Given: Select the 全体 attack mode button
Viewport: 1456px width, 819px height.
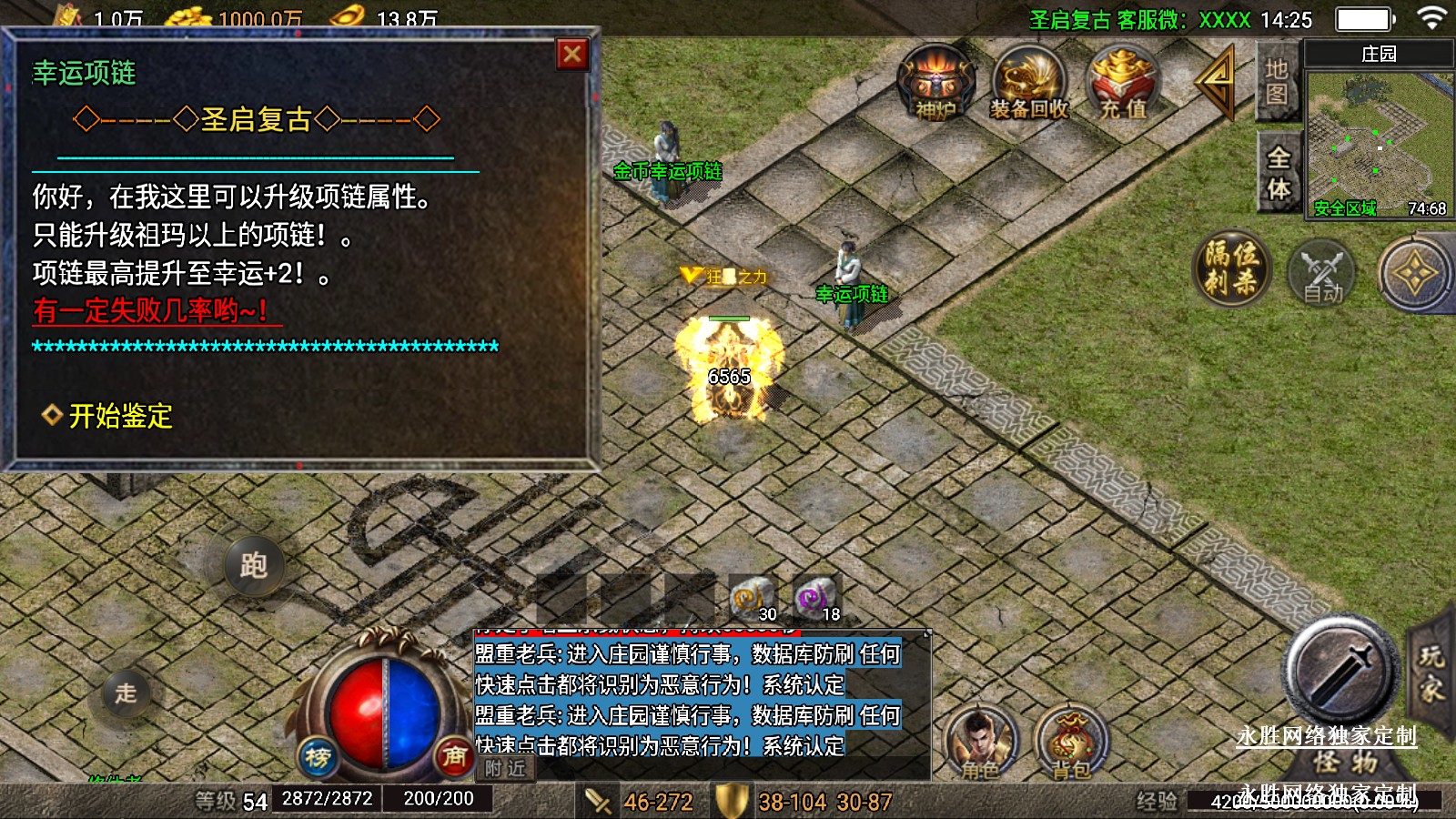Looking at the screenshot, I should click(x=1278, y=173).
